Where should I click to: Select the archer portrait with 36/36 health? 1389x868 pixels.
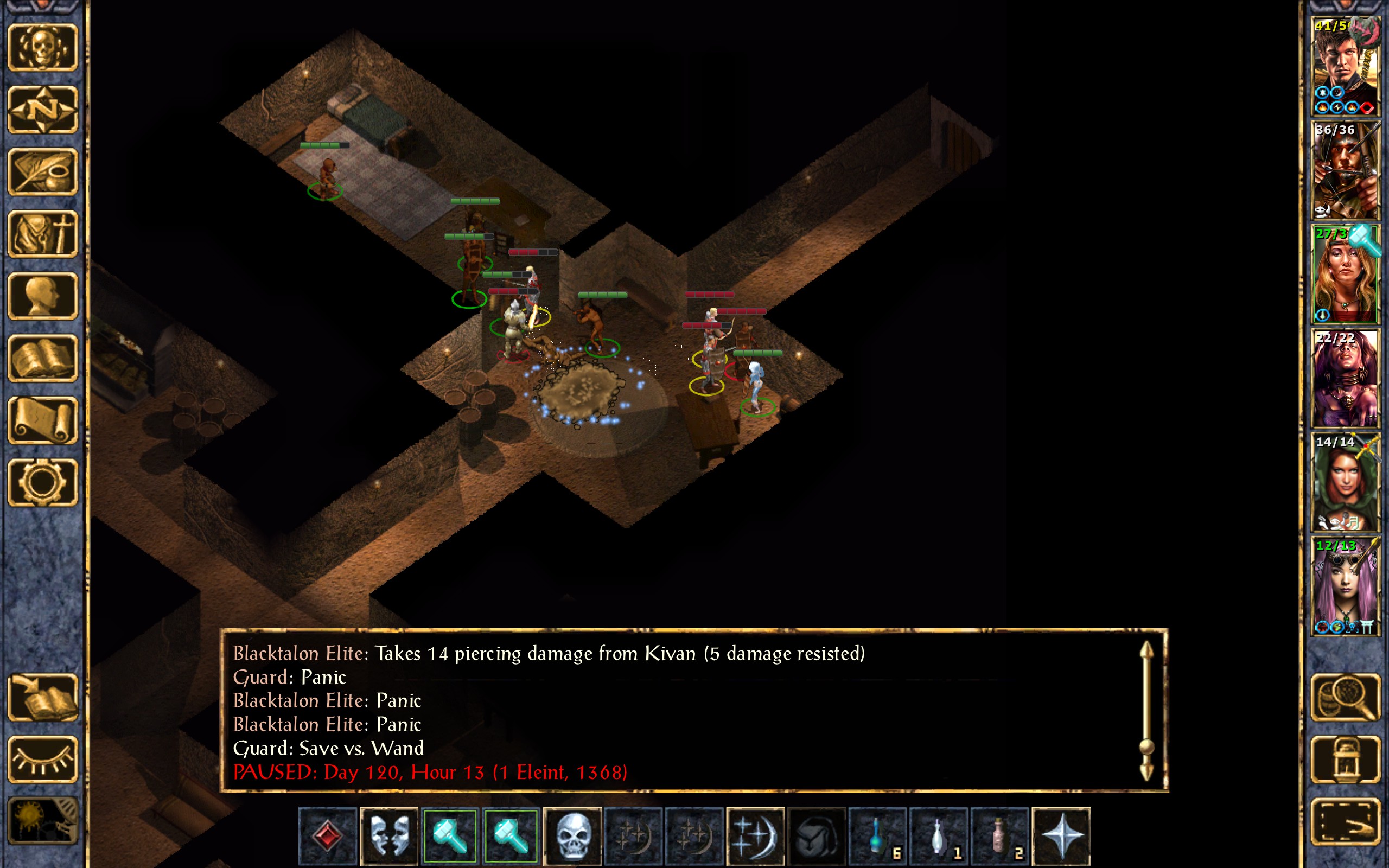[1345, 170]
